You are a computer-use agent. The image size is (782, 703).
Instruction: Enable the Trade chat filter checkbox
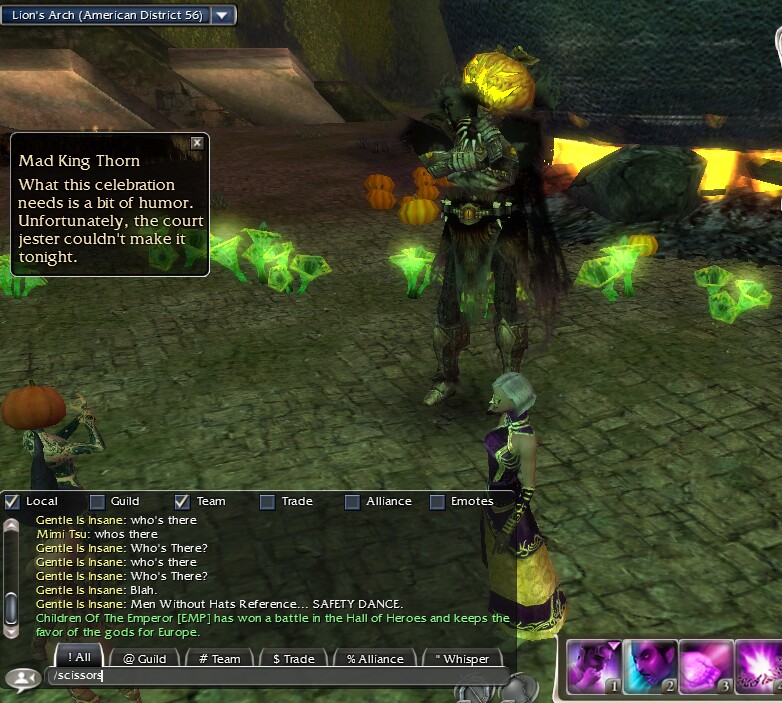click(267, 501)
